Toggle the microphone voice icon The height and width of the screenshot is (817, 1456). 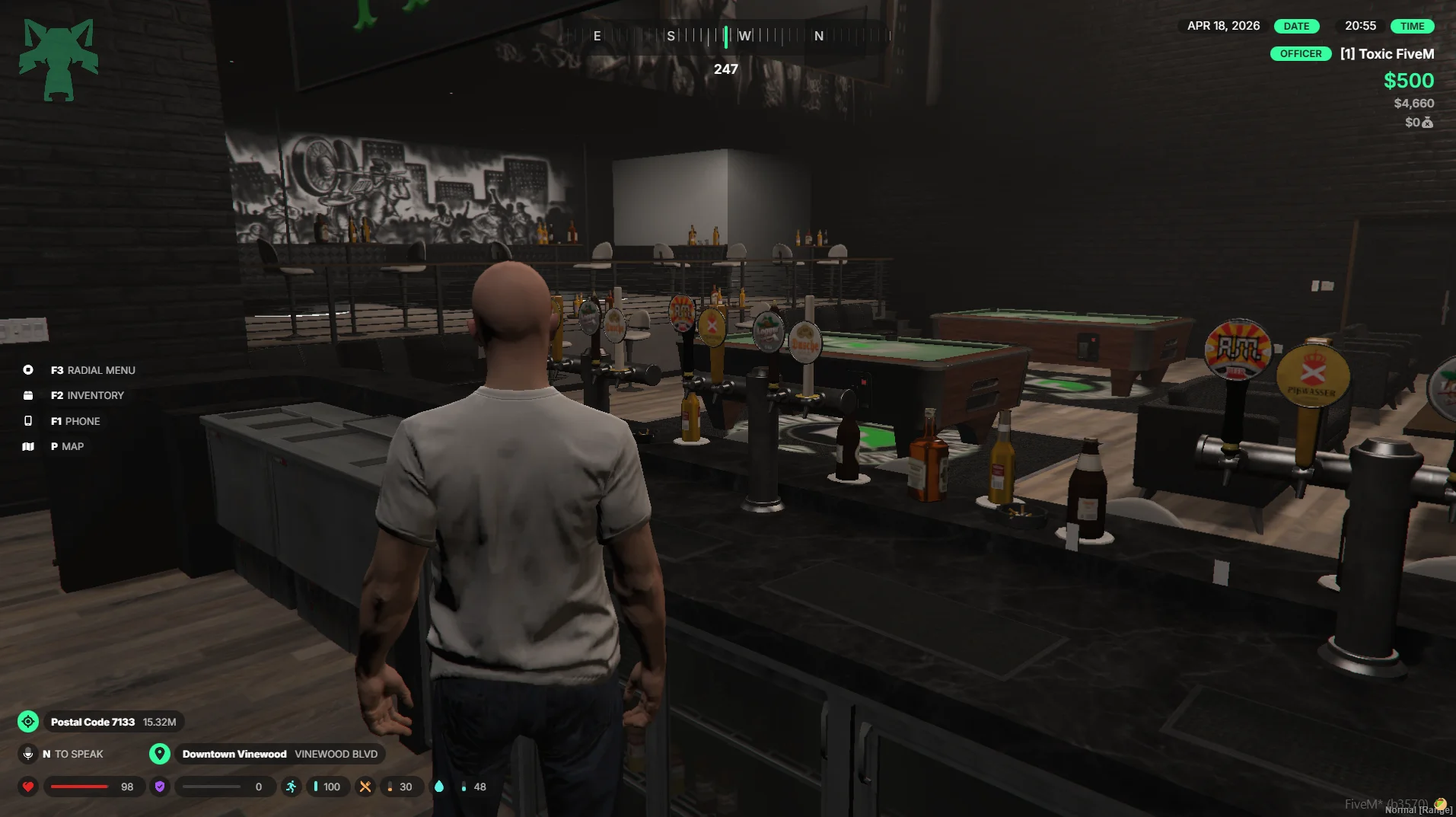[28, 754]
